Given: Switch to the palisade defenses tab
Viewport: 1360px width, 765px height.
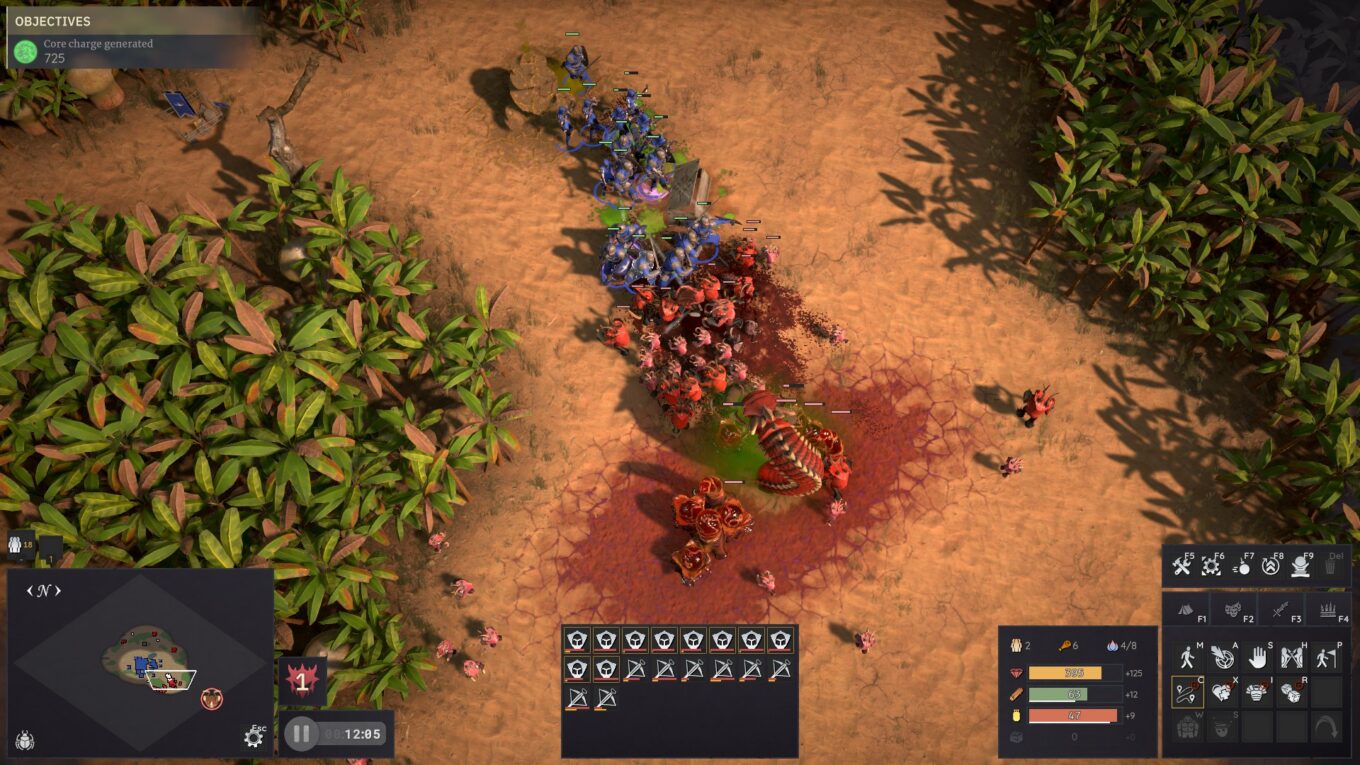Looking at the screenshot, I should pyautogui.click(x=1328, y=607).
